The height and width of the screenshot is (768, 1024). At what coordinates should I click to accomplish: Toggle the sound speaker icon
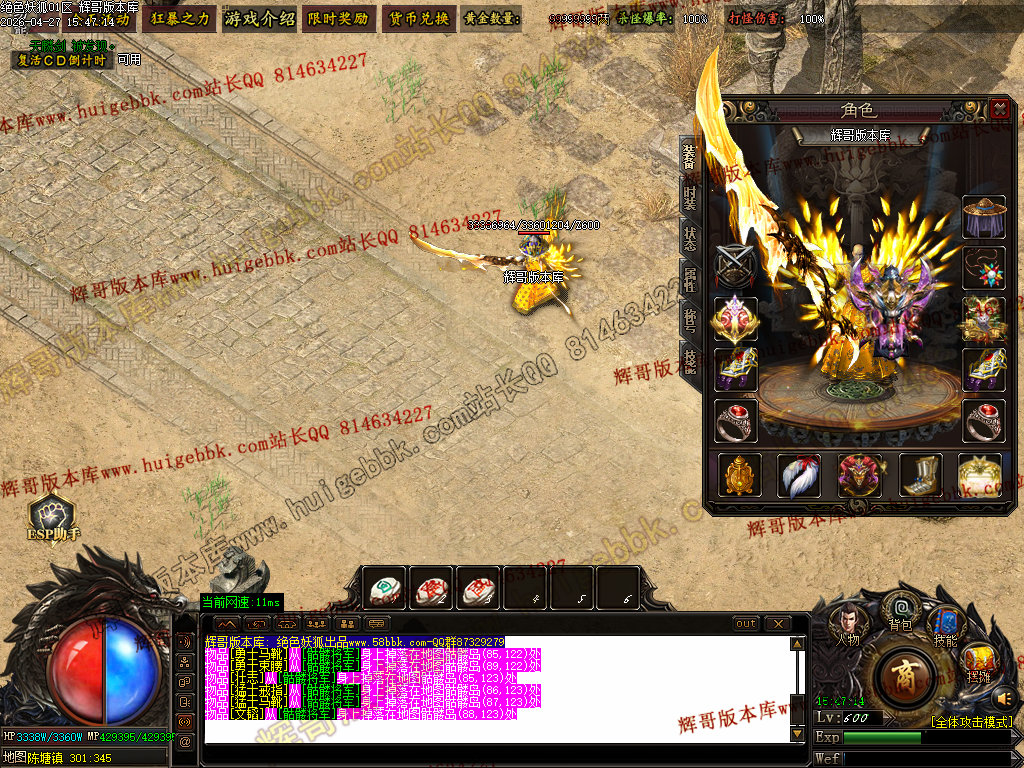click(1004, 697)
